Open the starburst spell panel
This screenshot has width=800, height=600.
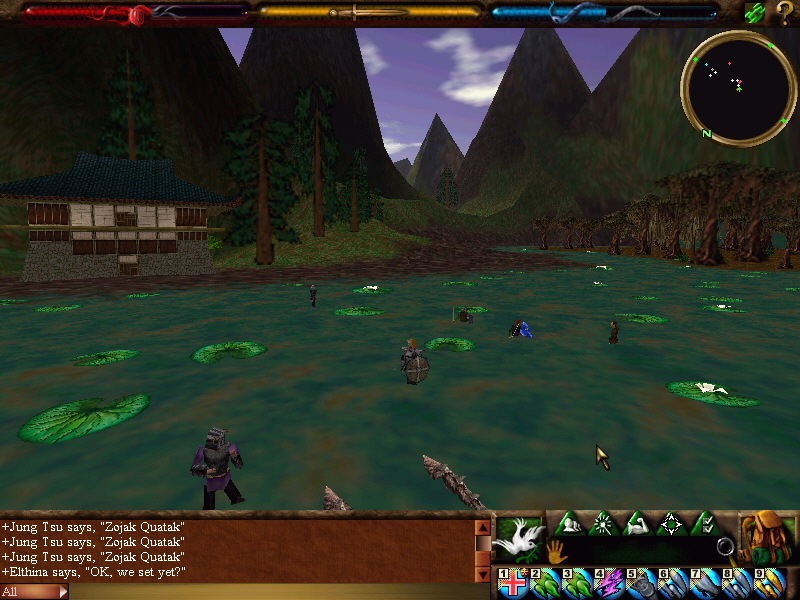pos(603,524)
